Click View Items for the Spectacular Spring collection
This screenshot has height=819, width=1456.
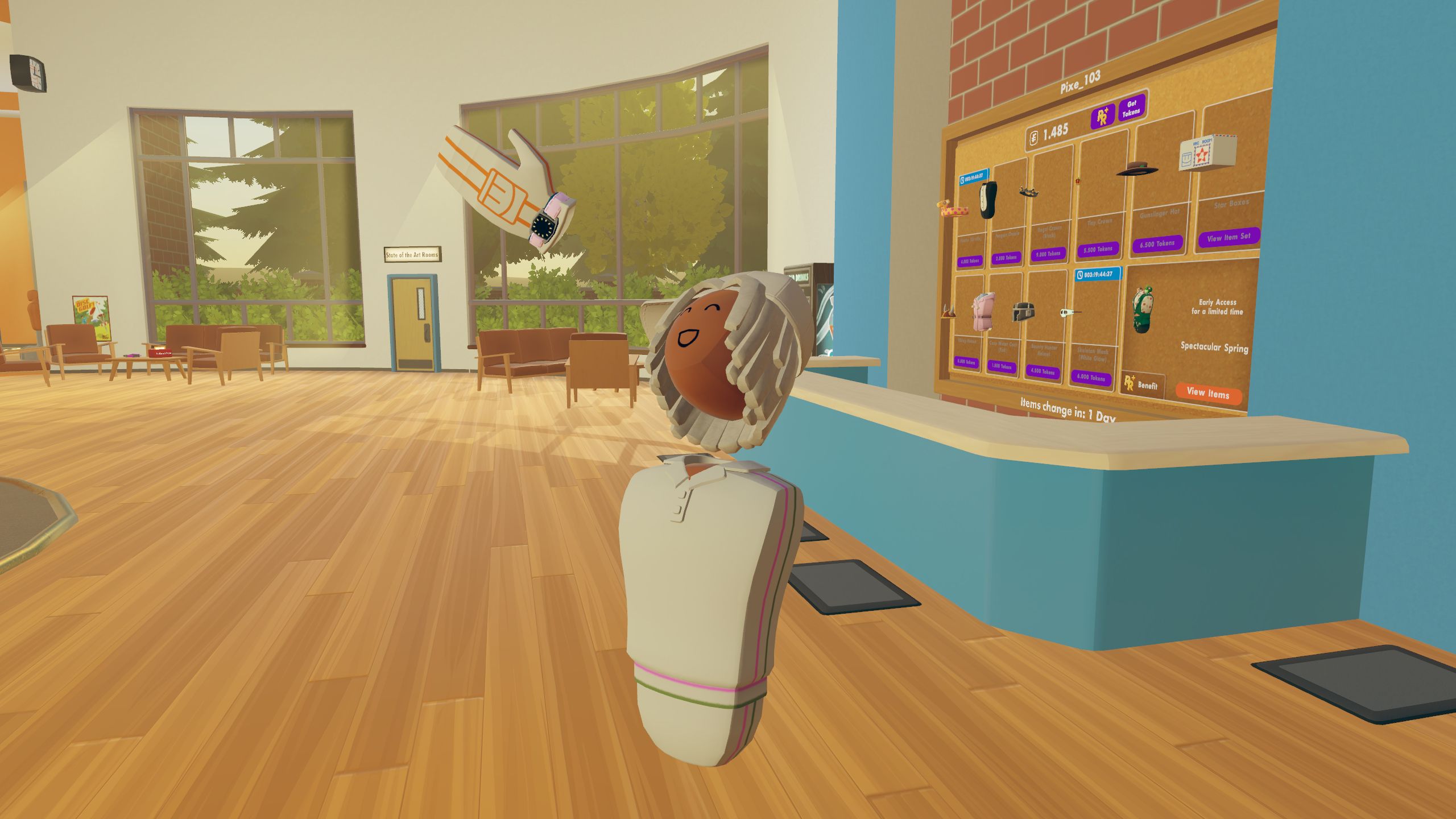1209,395
